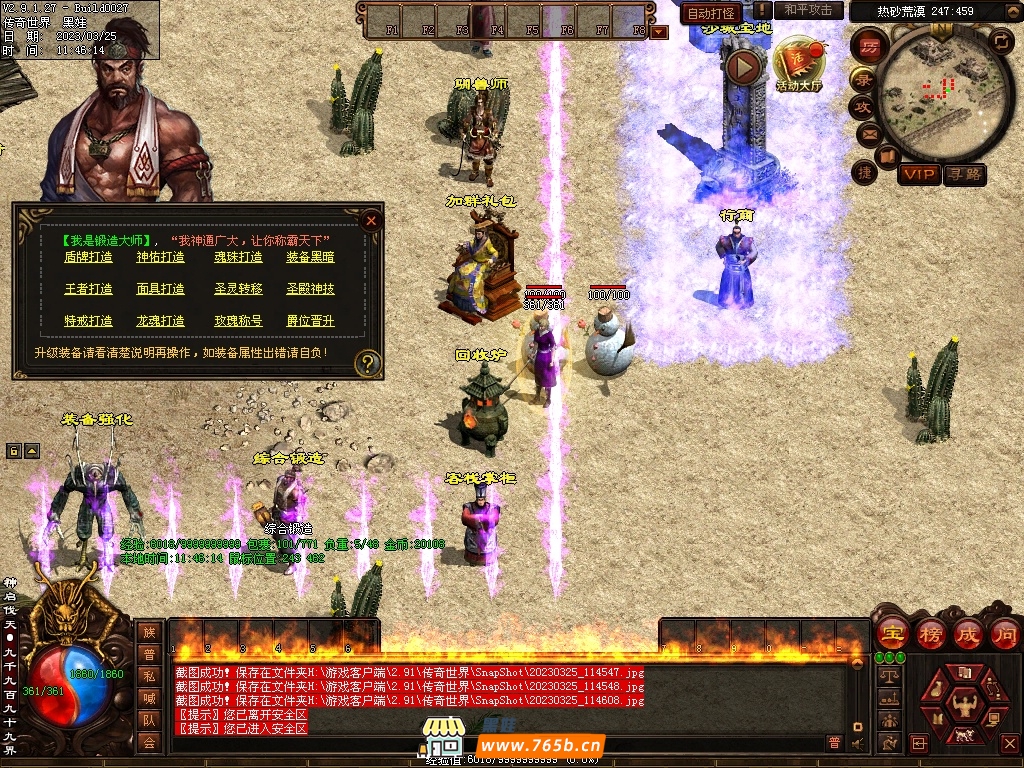Choose 装备黑暗 in the forging menu
Viewport: 1024px width, 768px height.
[x=310, y=257]
